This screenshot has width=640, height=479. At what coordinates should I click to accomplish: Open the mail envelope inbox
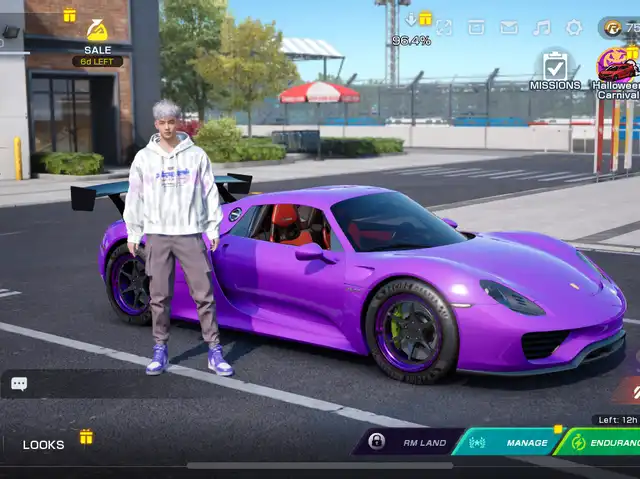point(509,27)
